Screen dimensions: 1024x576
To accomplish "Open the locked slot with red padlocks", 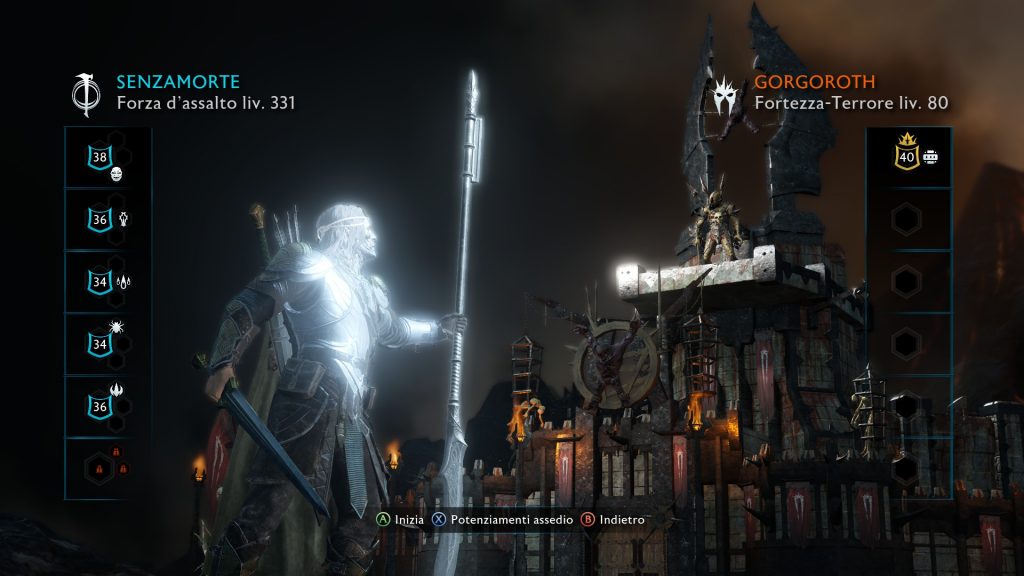I will pyautogui.click(x=100, y=468).
